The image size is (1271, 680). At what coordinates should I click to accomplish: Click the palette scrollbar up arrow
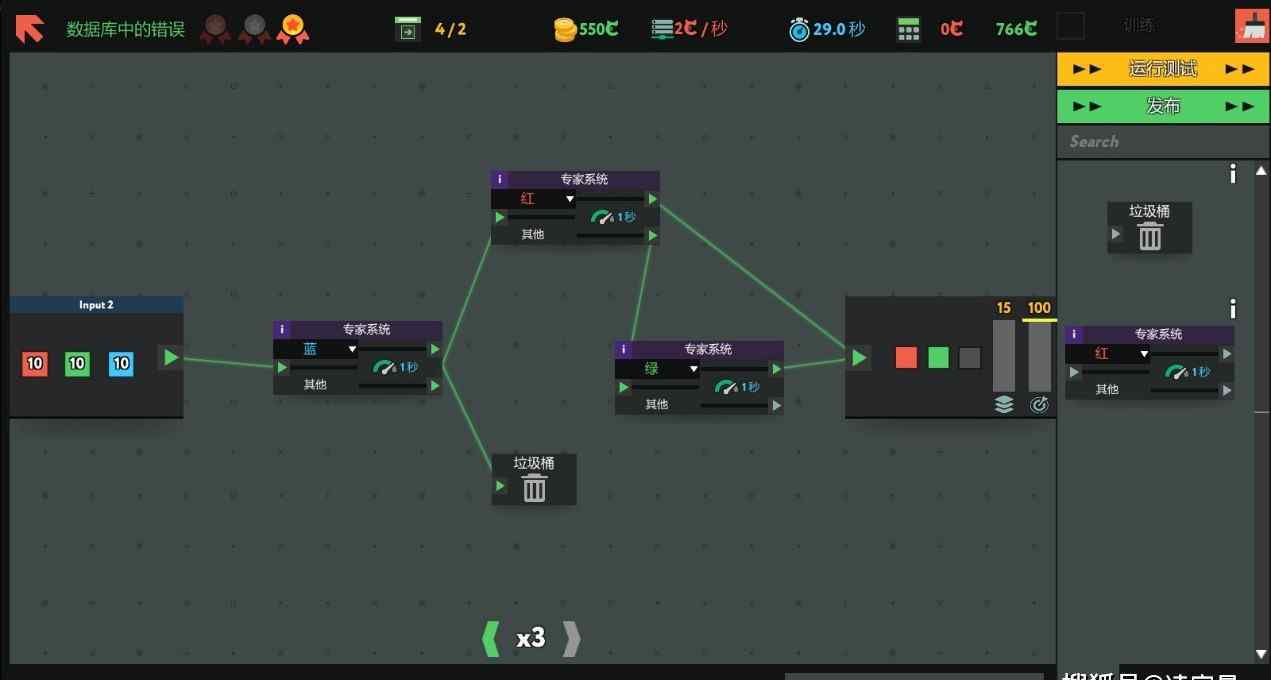(x=1262, y=171)
